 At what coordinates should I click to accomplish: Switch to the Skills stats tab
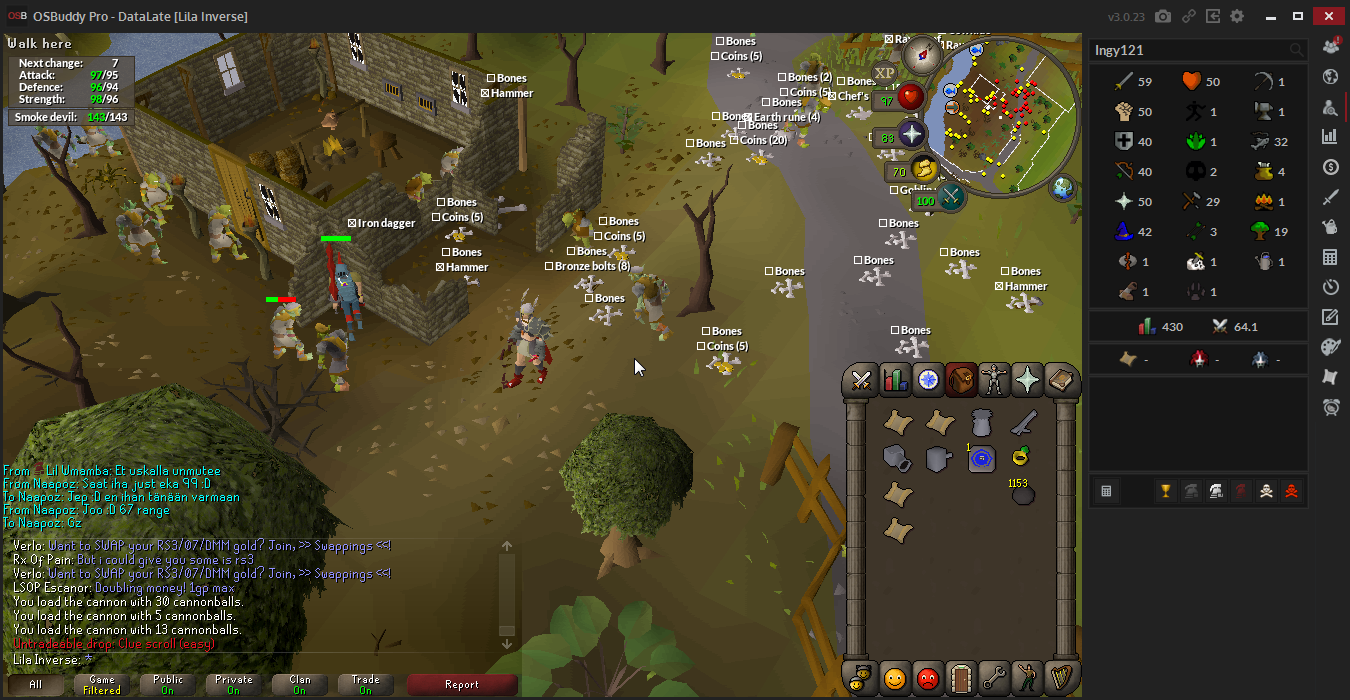(x=894, y=380)
